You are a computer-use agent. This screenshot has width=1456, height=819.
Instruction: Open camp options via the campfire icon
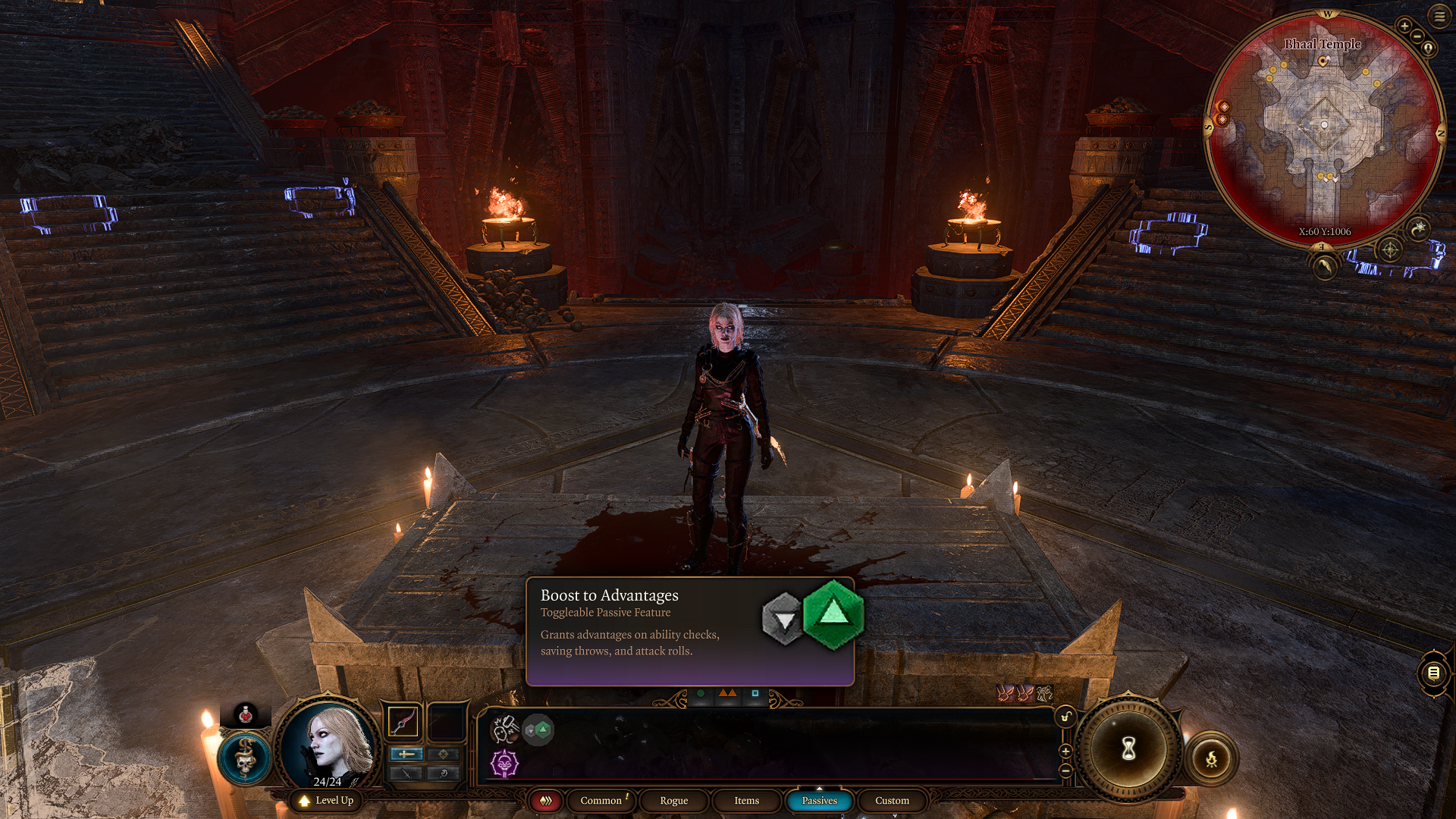click(1211, 759)
